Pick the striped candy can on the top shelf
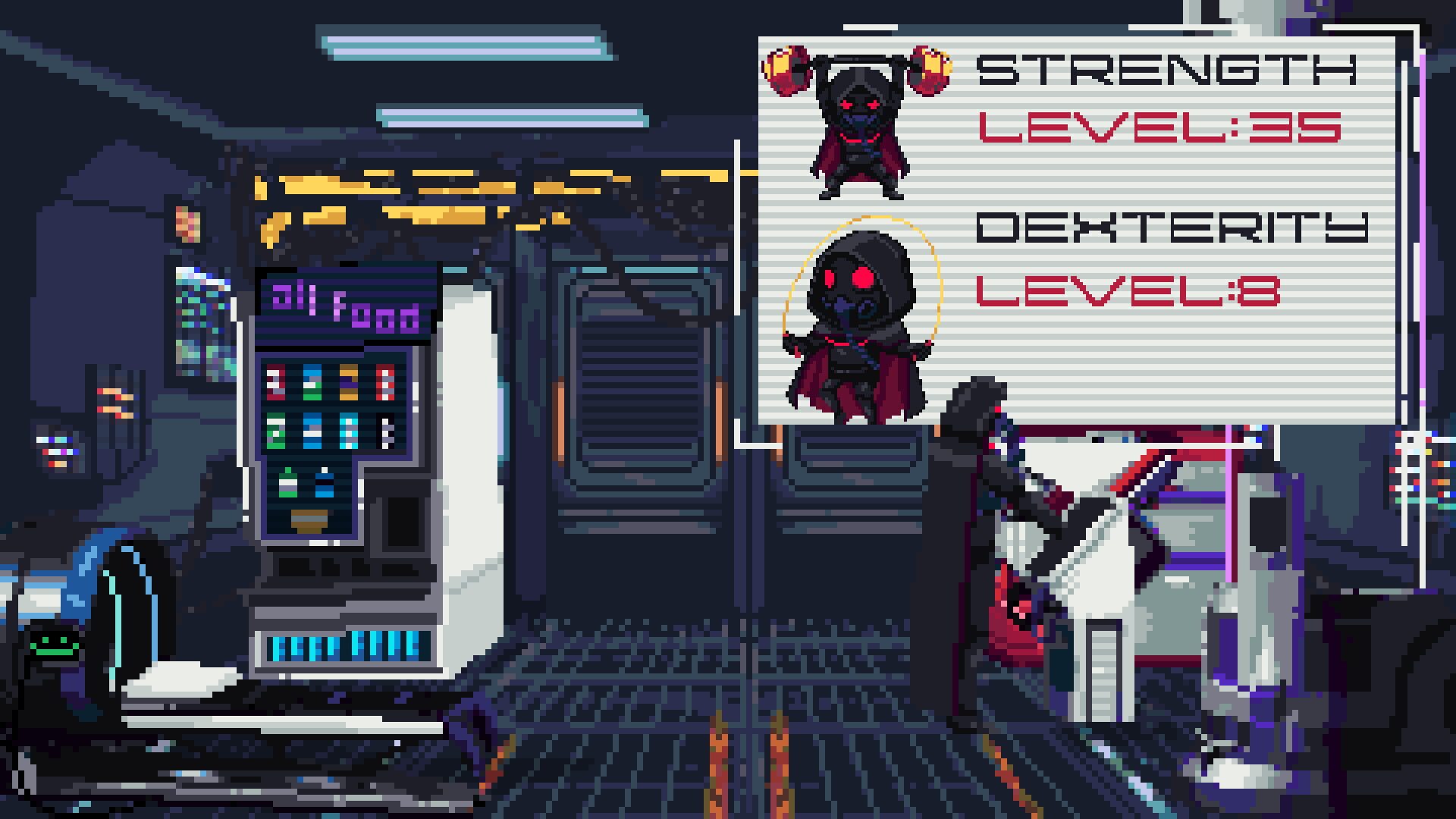The image size is (1456, 819). 385,381
